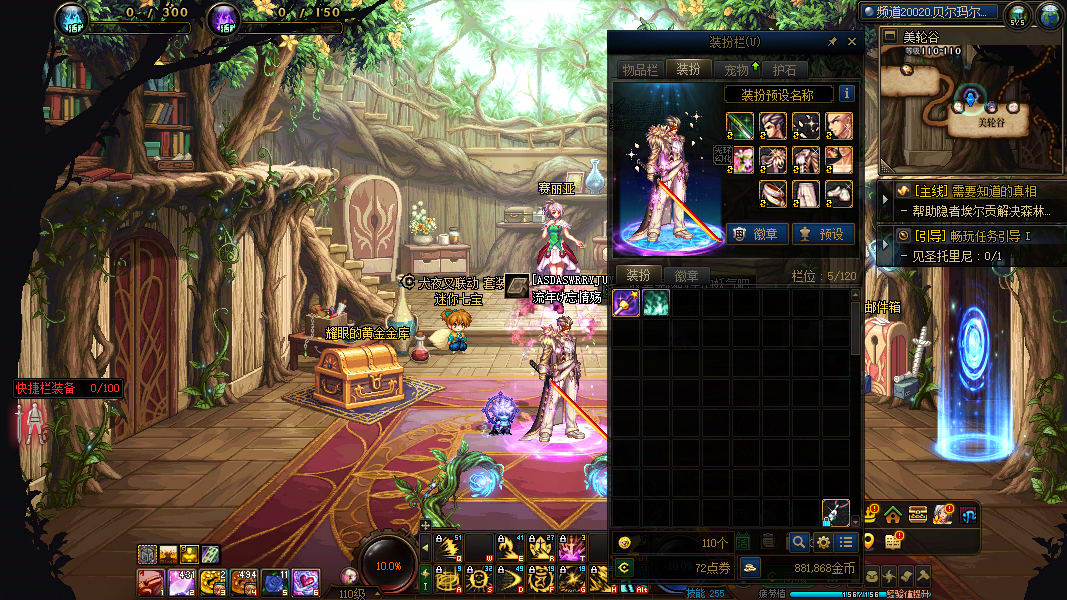Screen dimensions: 1067x600
Task: Select the pink flower aura avatar slot
Action: (x=742, y=160)
